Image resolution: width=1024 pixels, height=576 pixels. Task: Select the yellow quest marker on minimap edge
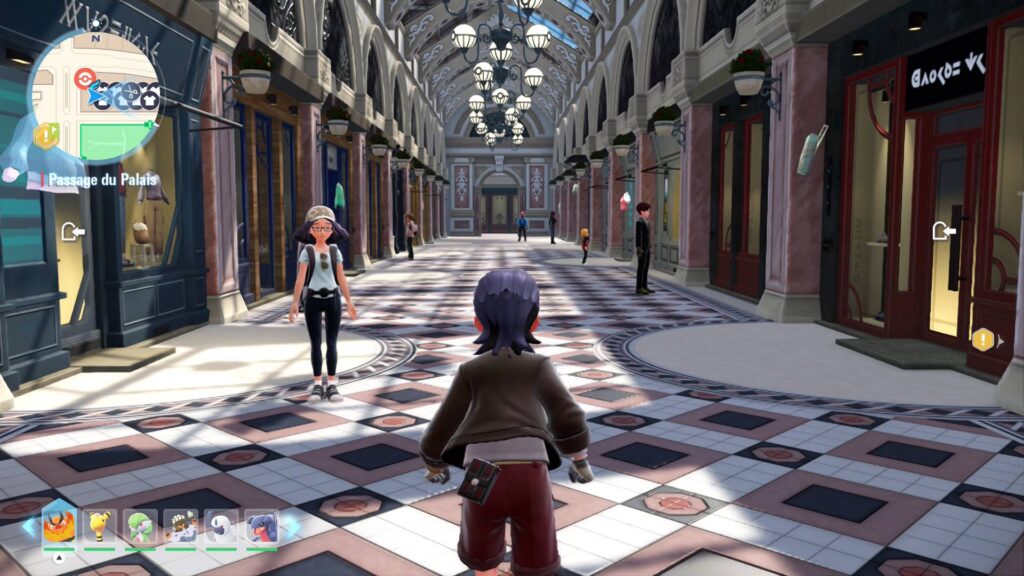click(x=45, y=135)
